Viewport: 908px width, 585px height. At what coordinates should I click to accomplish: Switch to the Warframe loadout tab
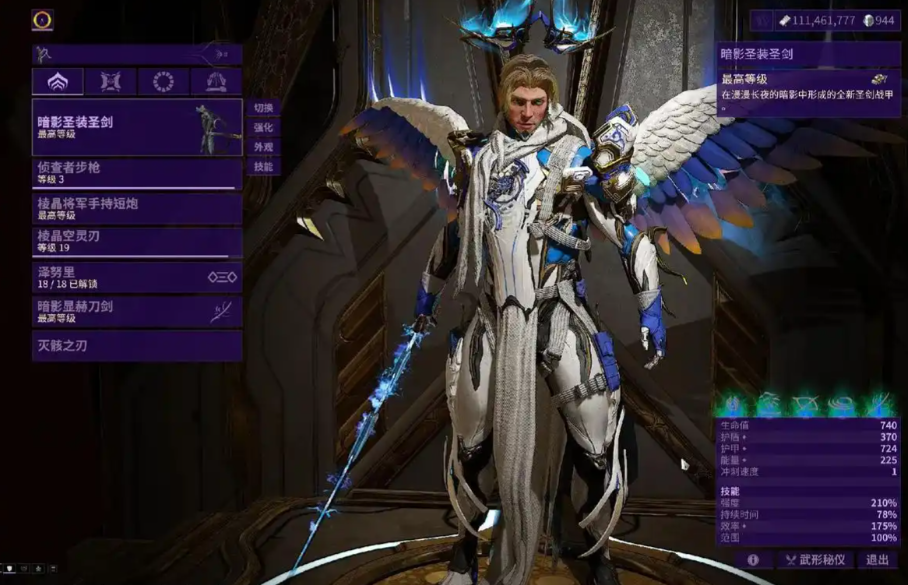(x=58, y=82)
